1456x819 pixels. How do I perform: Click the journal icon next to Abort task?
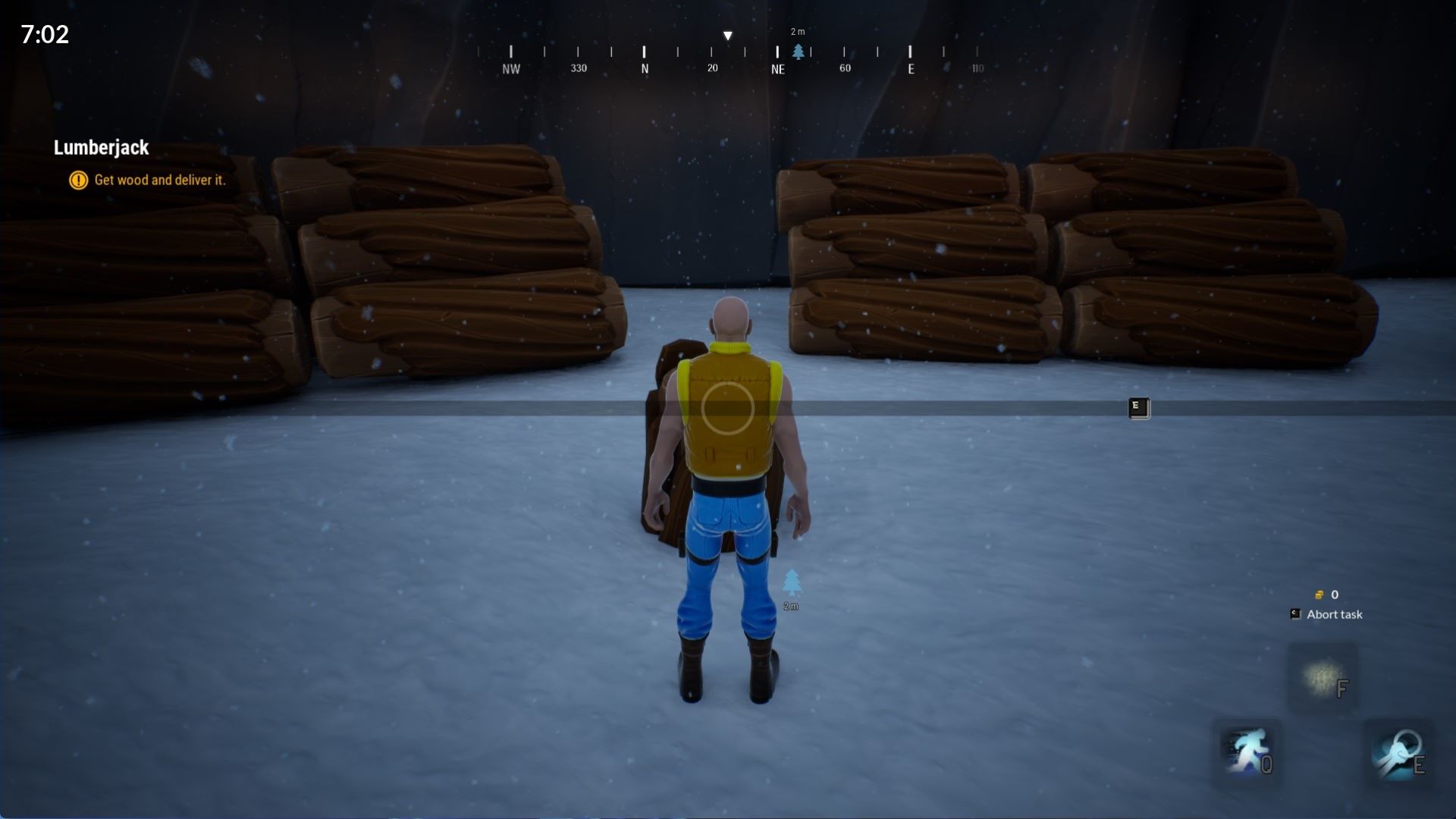(x=1294, y=613)
